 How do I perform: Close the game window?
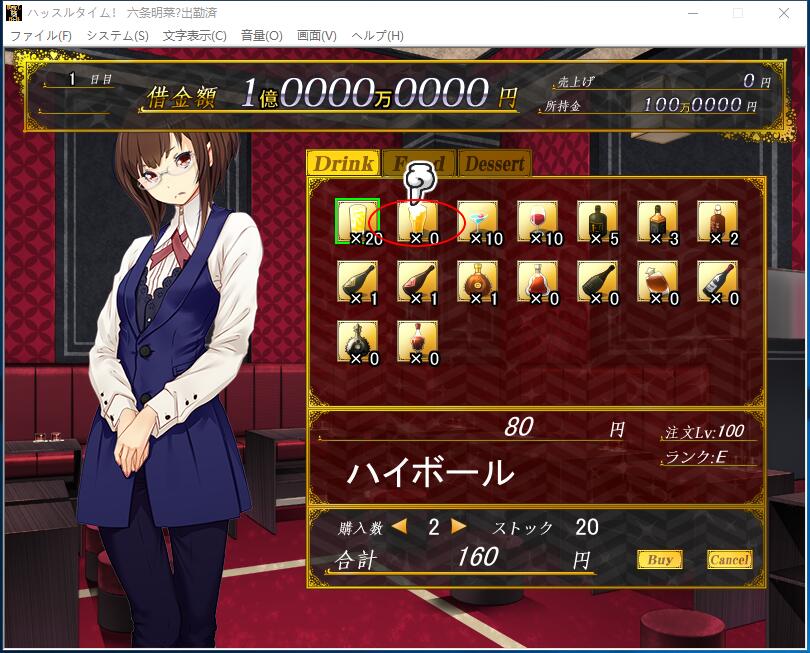pyautogui.click(x=785, y=13)
